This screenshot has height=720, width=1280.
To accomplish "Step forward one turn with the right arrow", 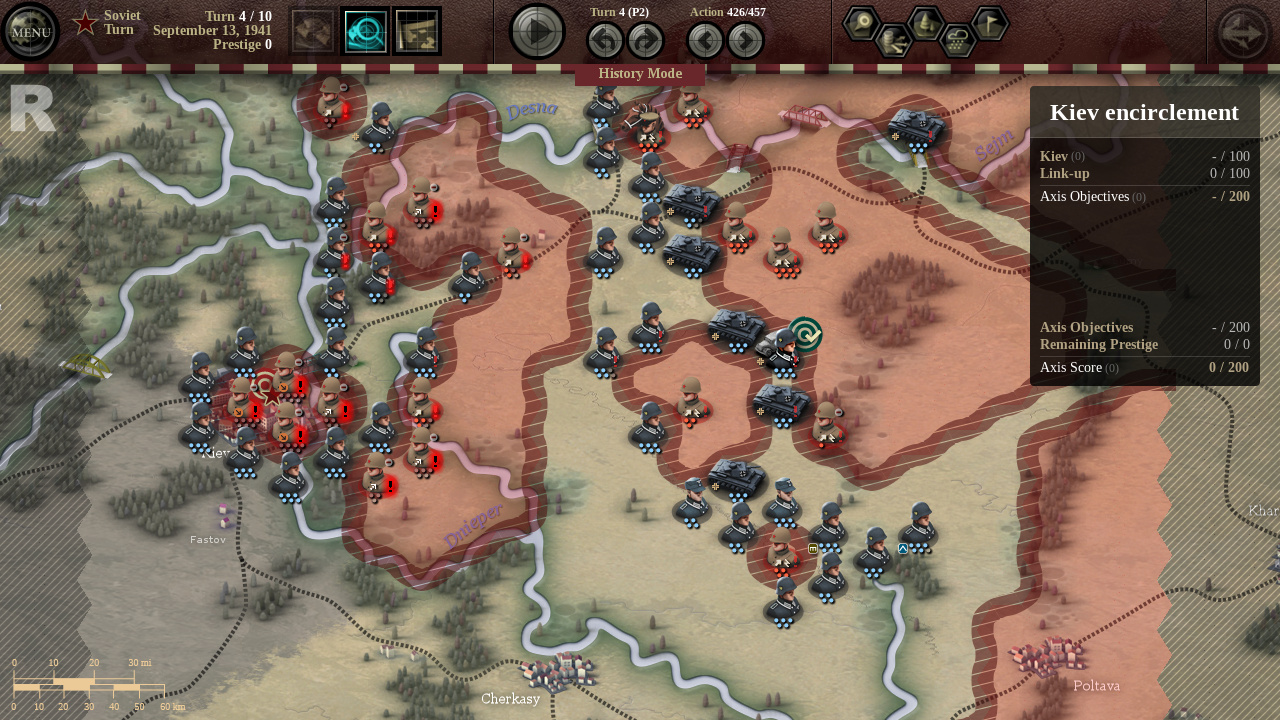I will pyautogui.click(x=645, y=40).
